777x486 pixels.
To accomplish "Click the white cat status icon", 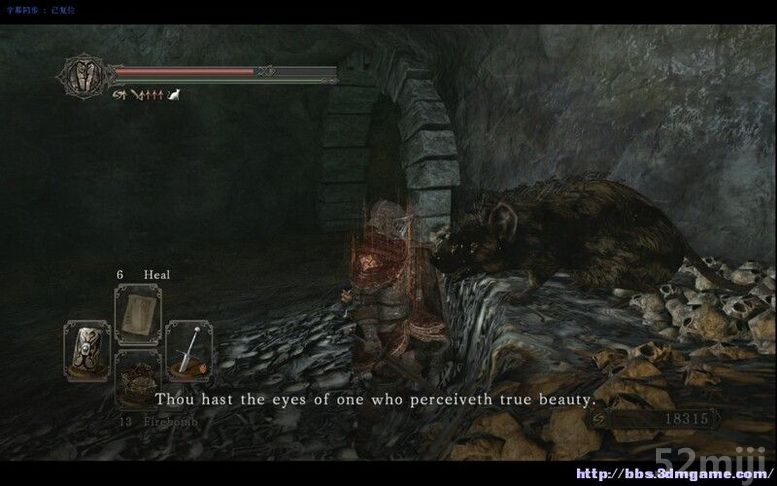I will pyautogui.click(x=172, y=96).
